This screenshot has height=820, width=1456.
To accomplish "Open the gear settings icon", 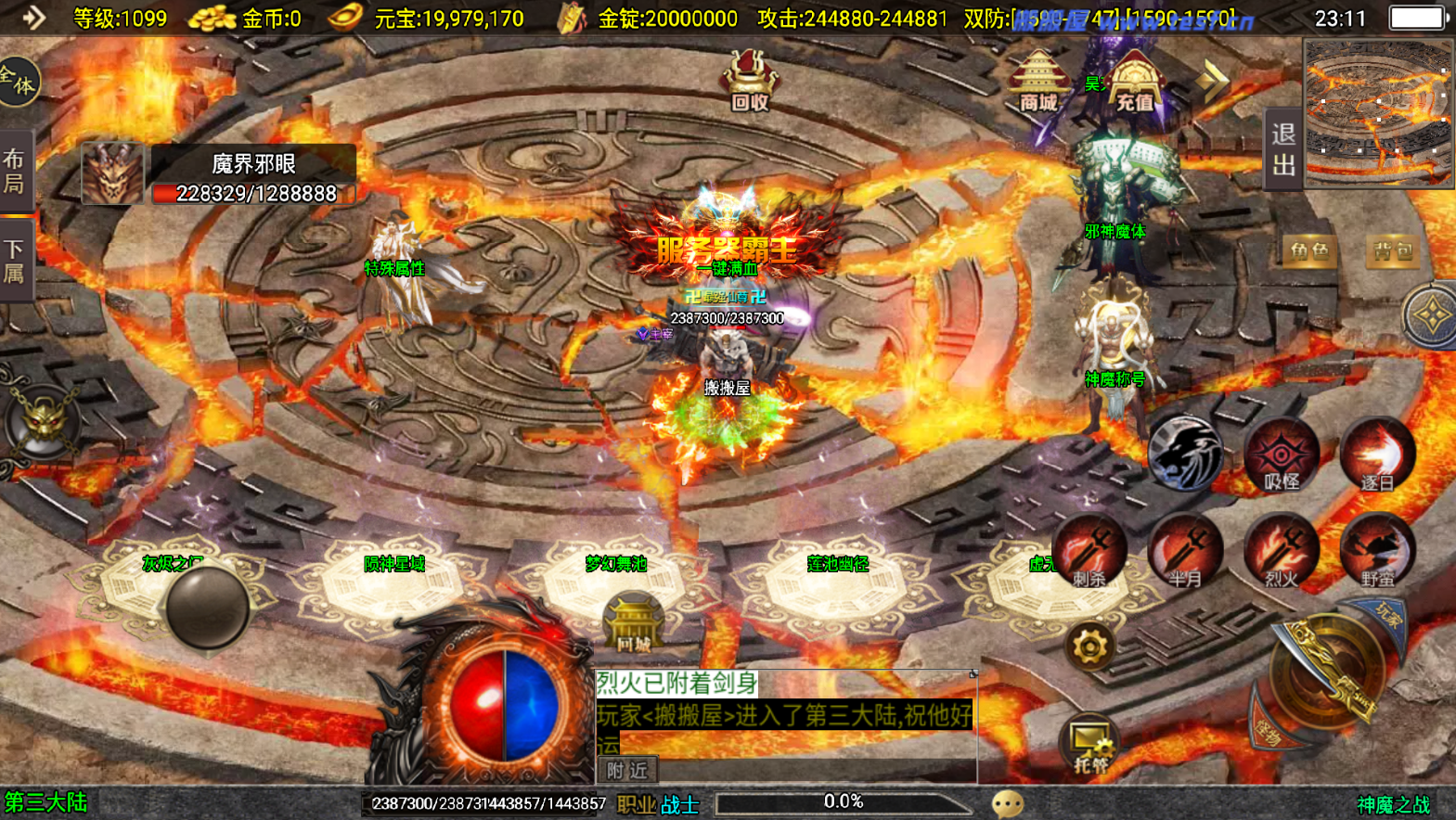I will [1089, 647].
